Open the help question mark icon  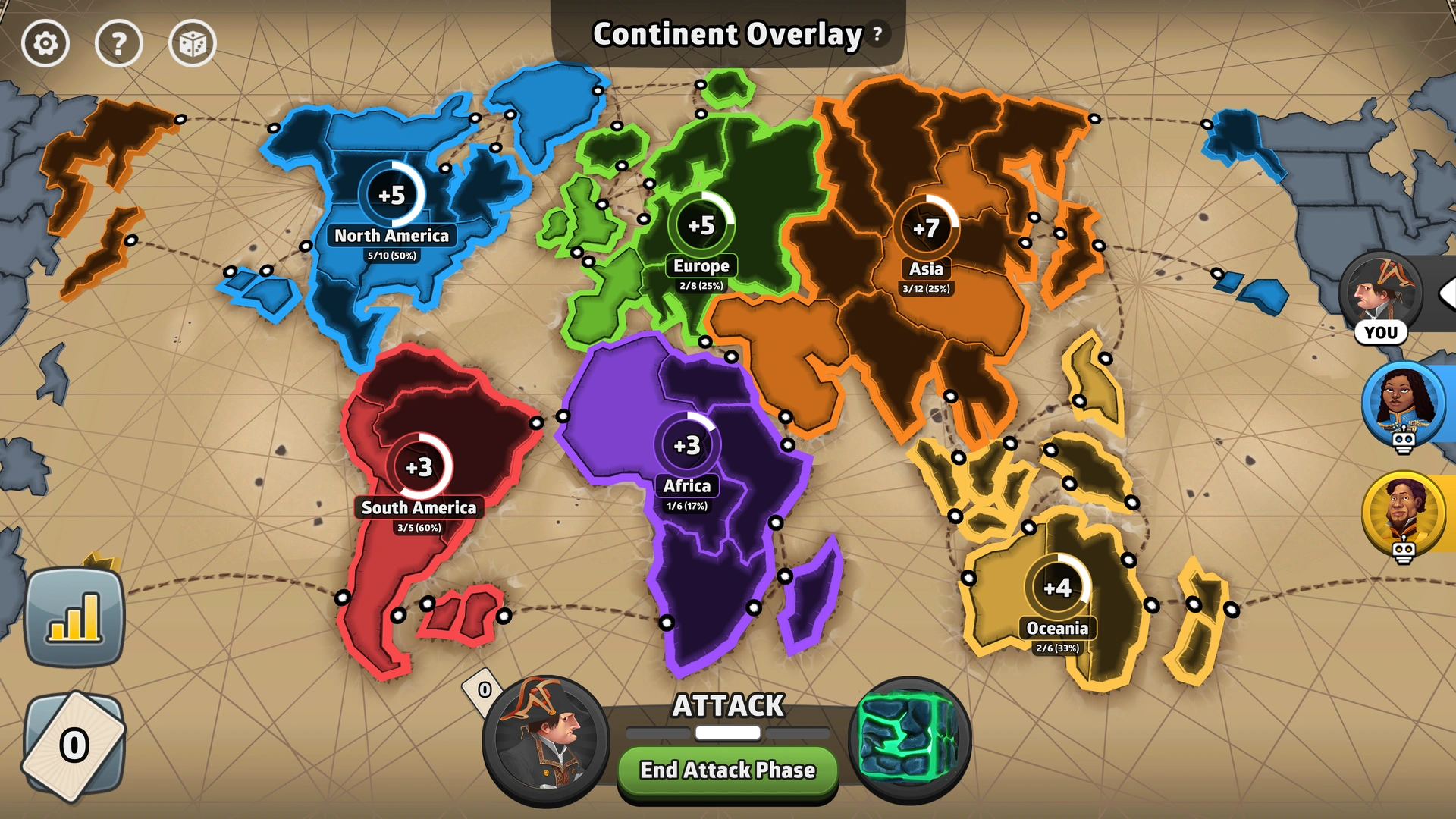pos(119,43)
